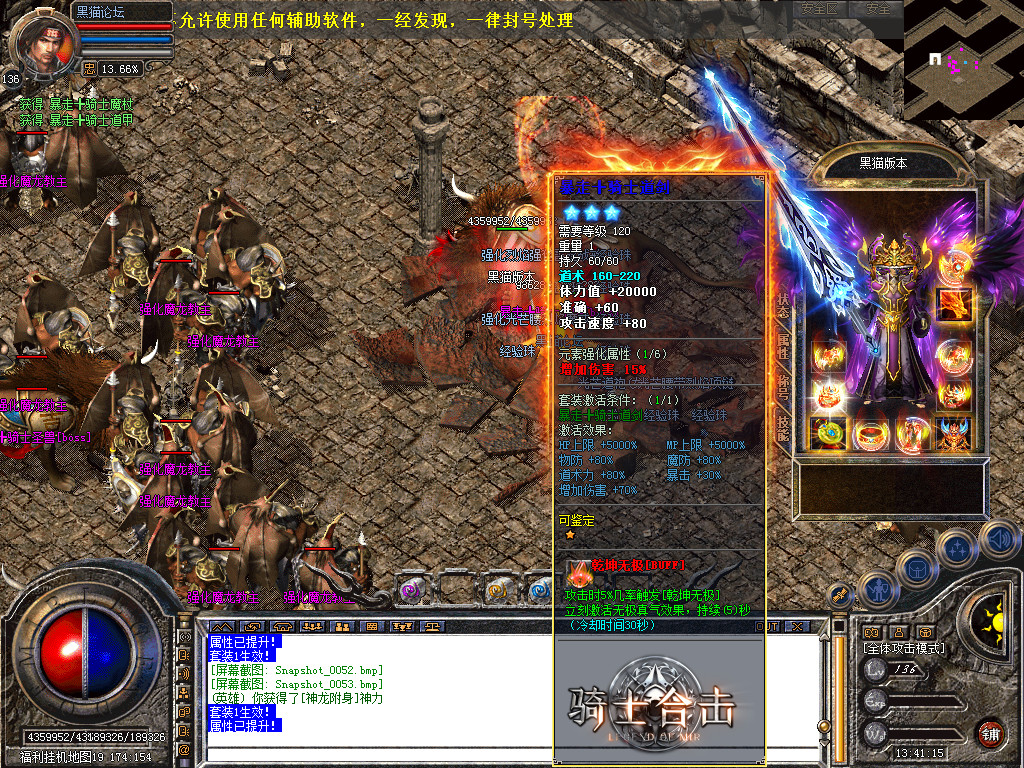
Task: Select the 称号 title tab
Action: click(783, 387)
